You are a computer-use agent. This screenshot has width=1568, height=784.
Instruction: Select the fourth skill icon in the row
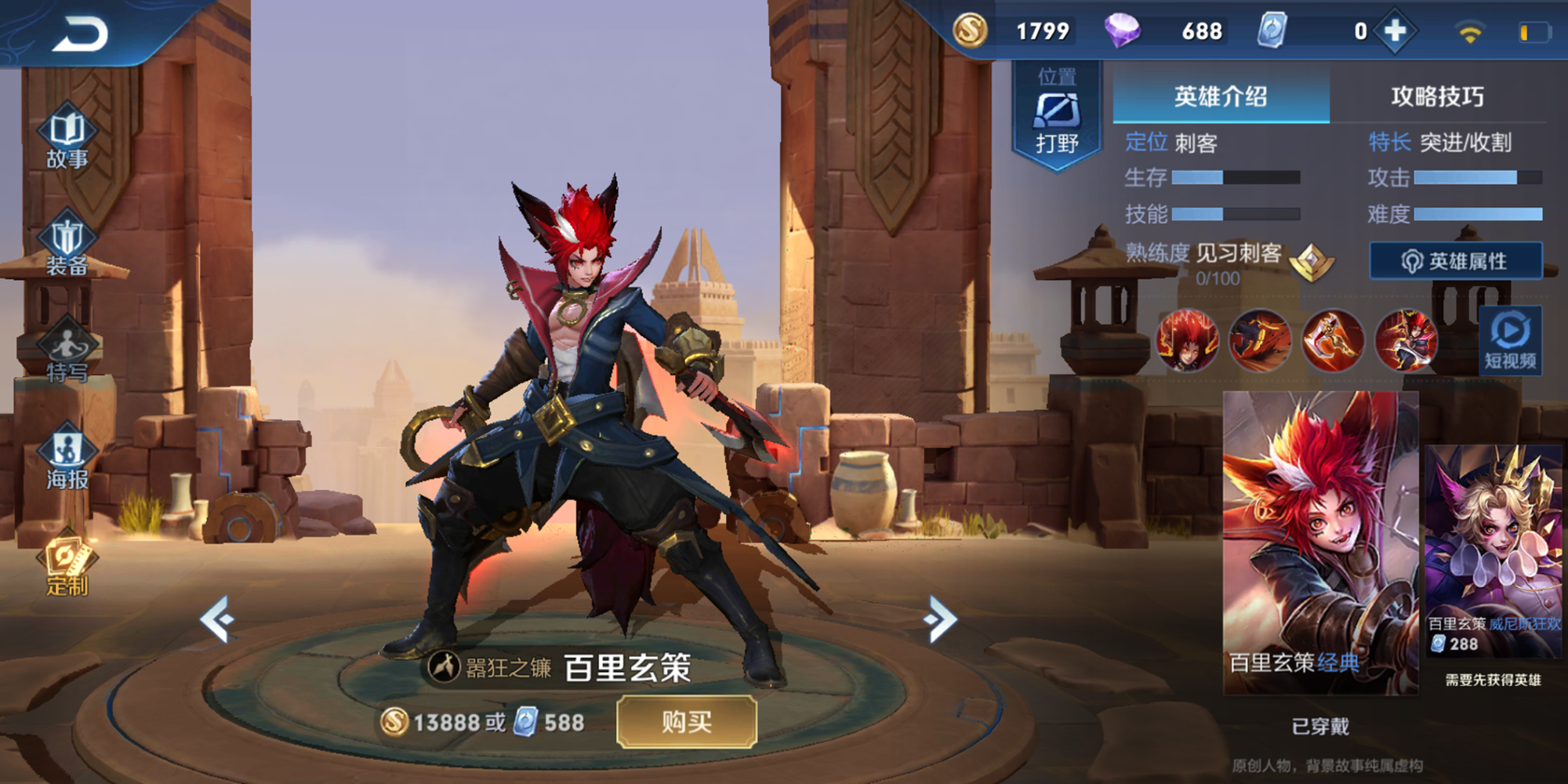pos(1406,340)
